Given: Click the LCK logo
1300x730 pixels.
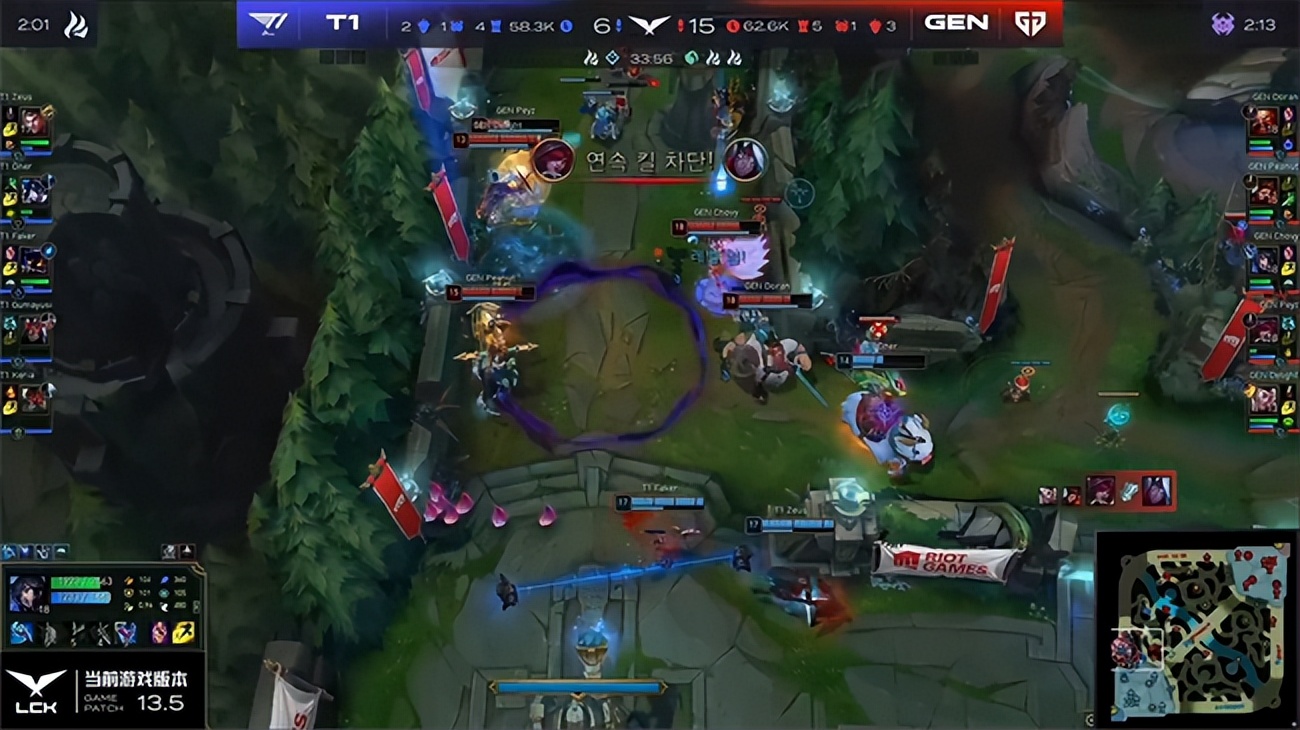Looking at the screenshot, I should point(35,690).
